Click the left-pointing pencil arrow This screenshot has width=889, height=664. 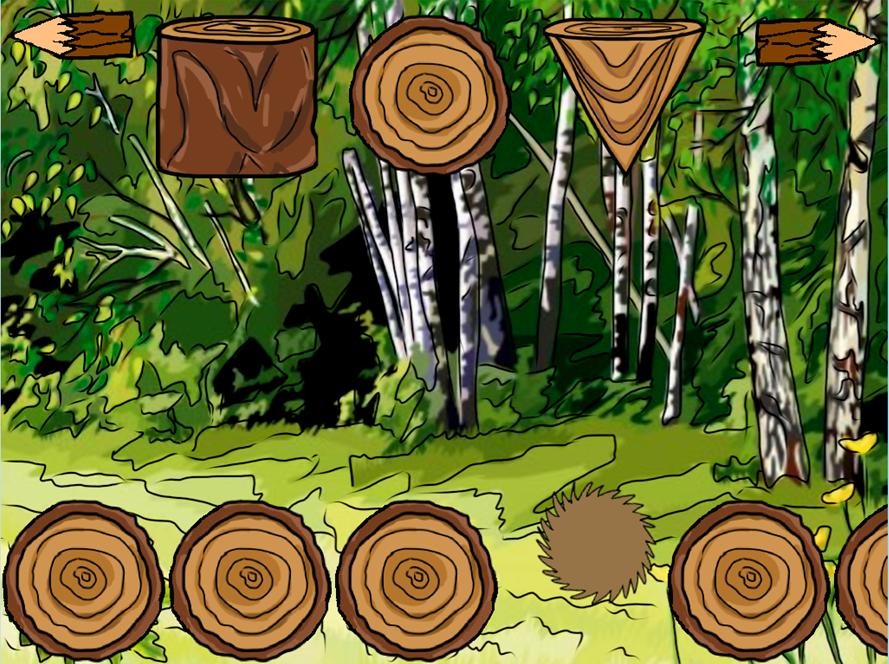[73, 36]
